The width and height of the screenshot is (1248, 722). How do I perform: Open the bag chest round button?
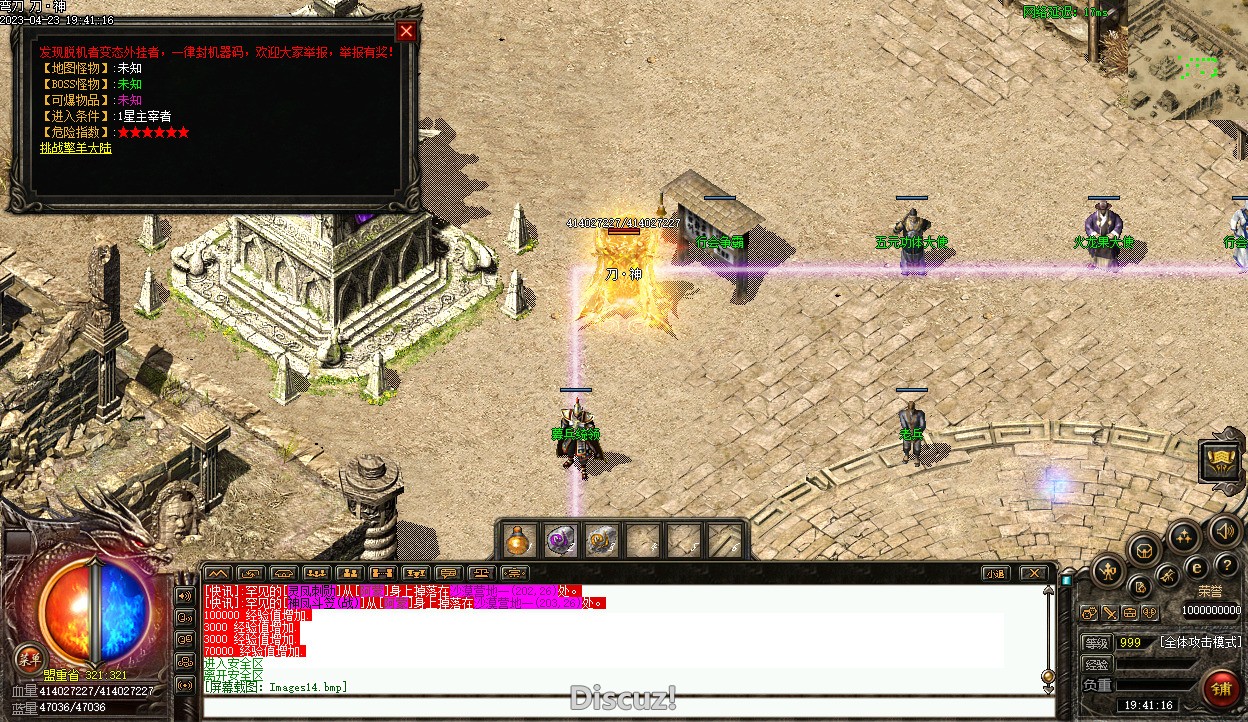tap(1144, 548)
